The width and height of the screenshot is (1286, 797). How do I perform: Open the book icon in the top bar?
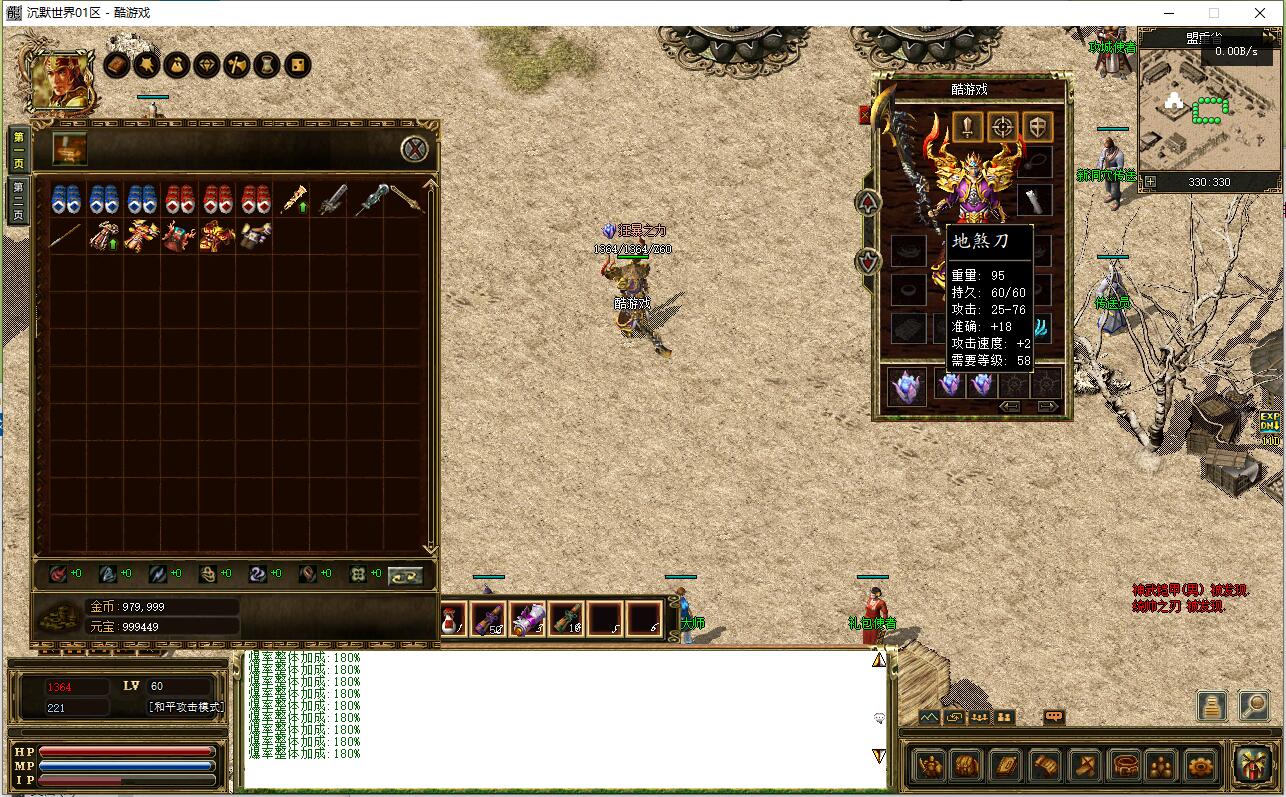[117, 66]
